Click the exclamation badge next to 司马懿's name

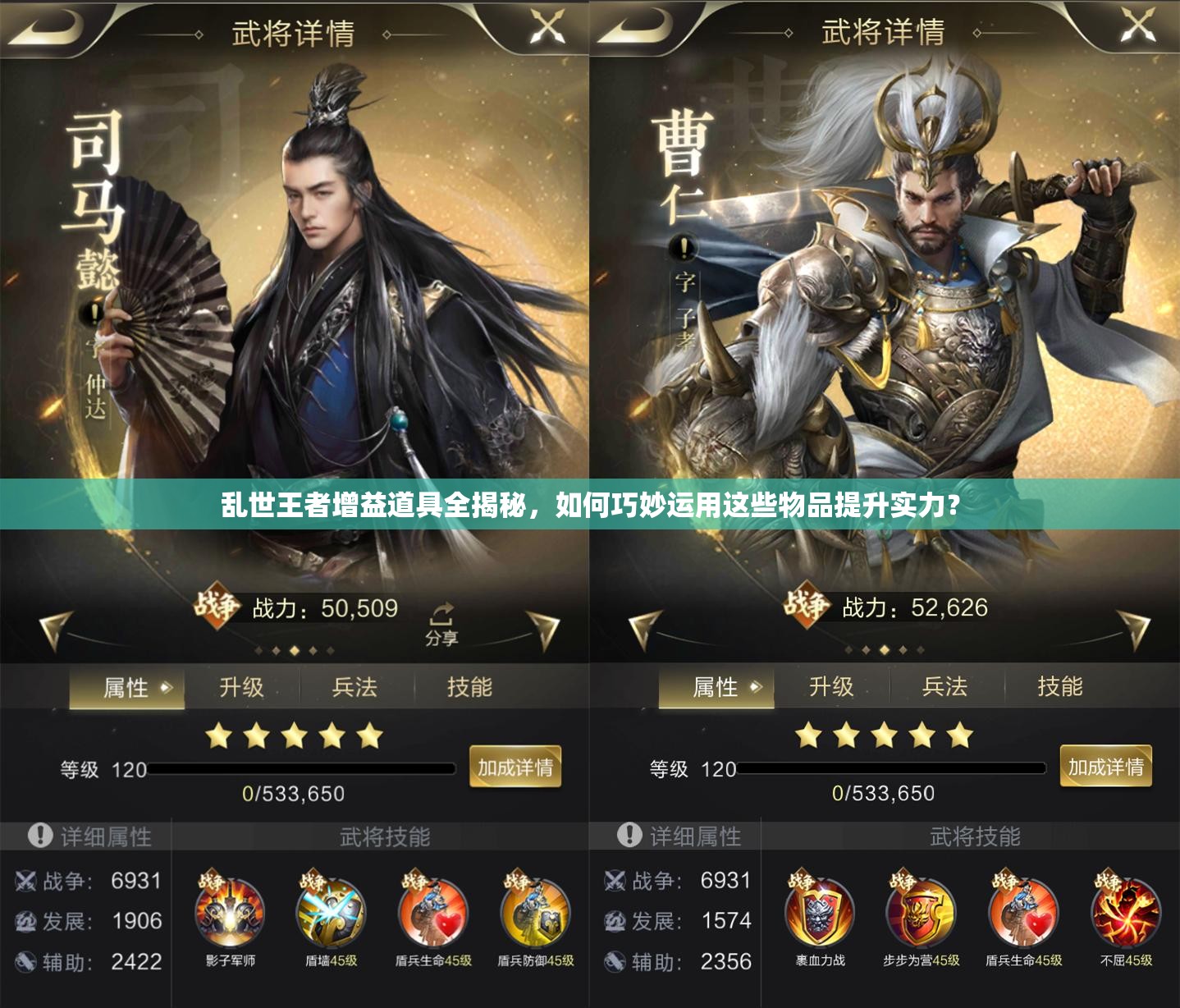[93, 312]
